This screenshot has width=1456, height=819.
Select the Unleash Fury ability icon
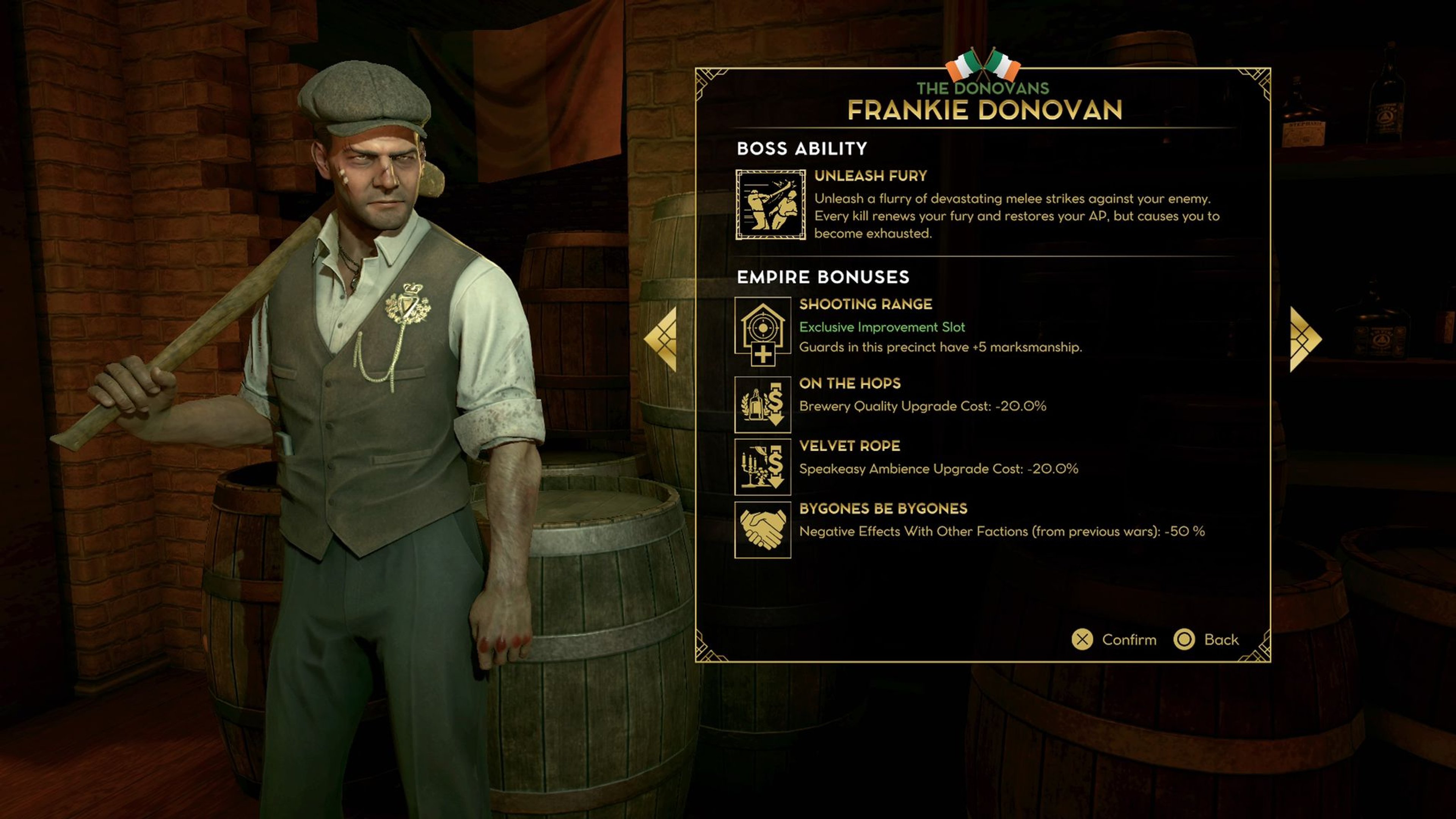pos(770,205)
